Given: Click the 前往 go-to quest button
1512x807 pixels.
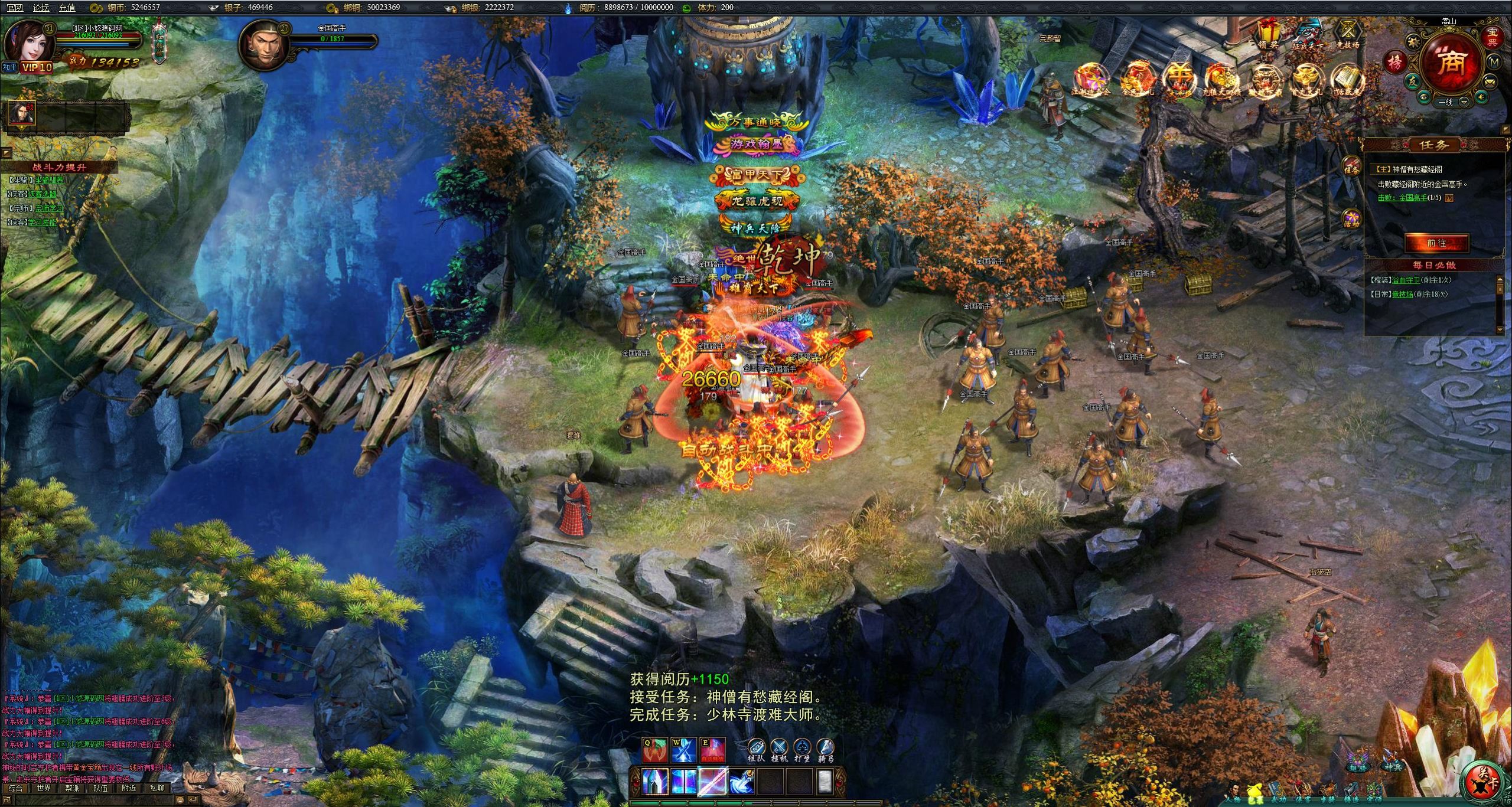Looking at the screenshot, I should coord(1436,243).
